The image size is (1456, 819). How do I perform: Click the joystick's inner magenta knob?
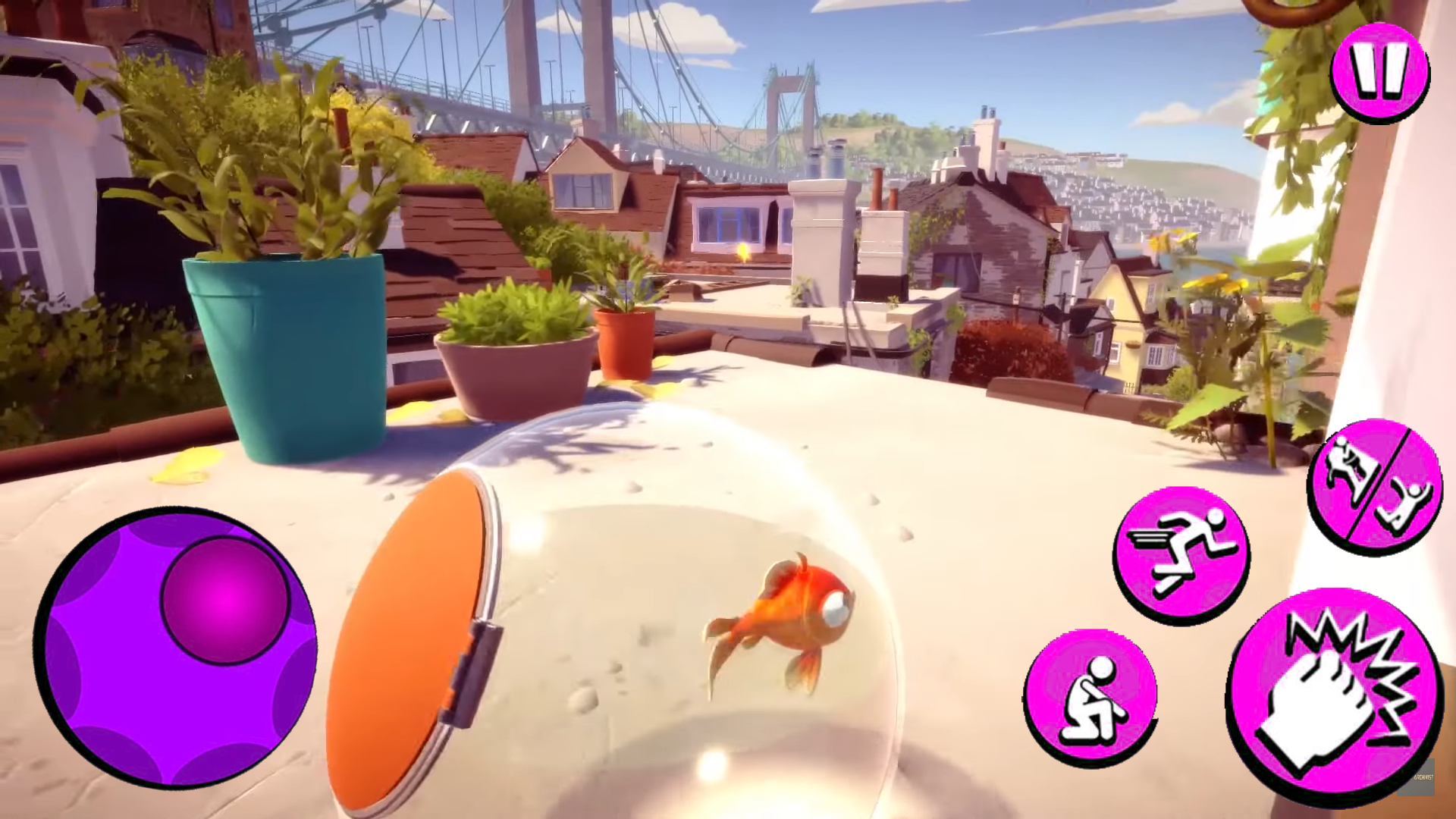(222, 599)
